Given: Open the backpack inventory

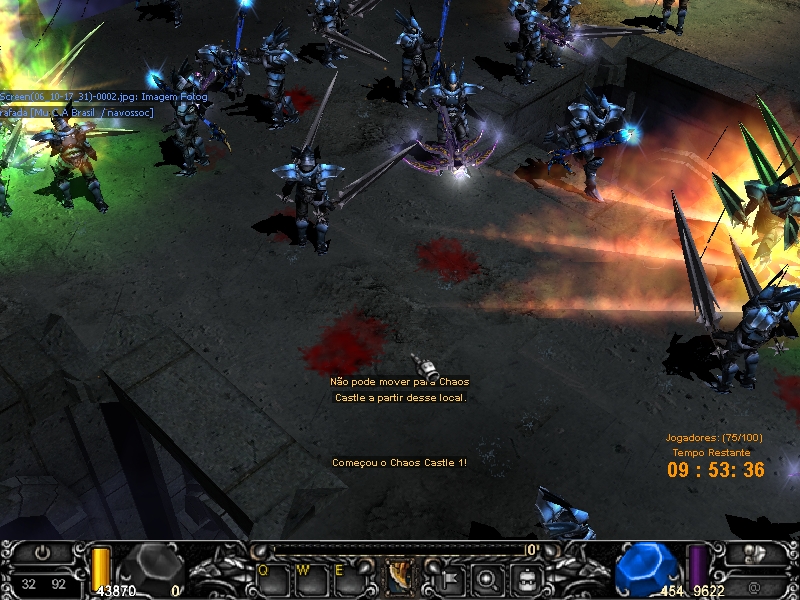Looking at the screenshot, I should (x=524, y=577).
